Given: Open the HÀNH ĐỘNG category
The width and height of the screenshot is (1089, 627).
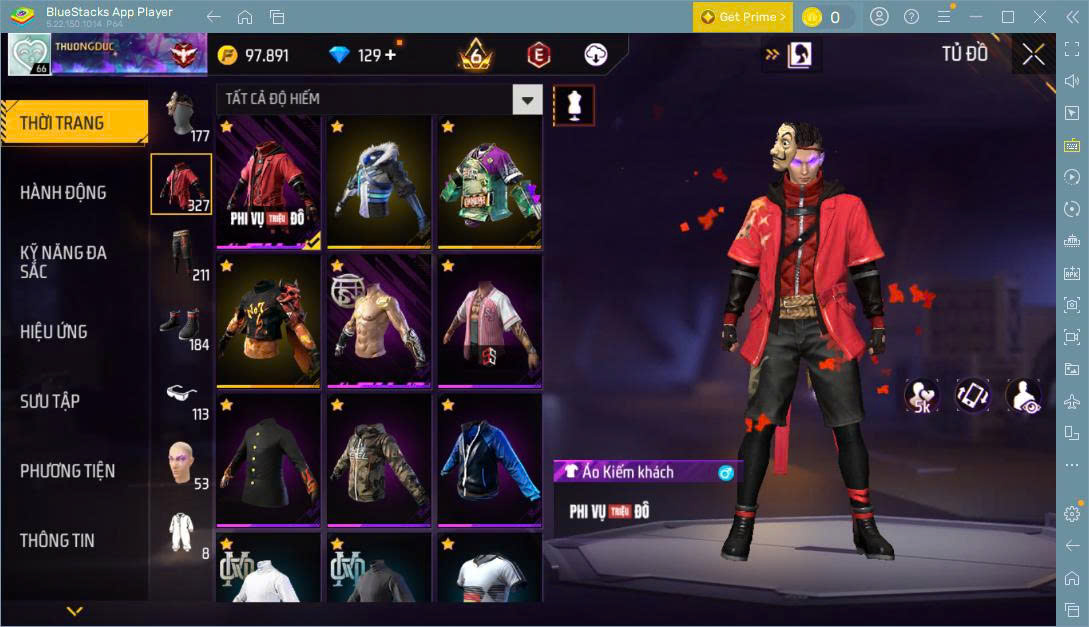Looking at the screenshot, I should click(63, 192).
